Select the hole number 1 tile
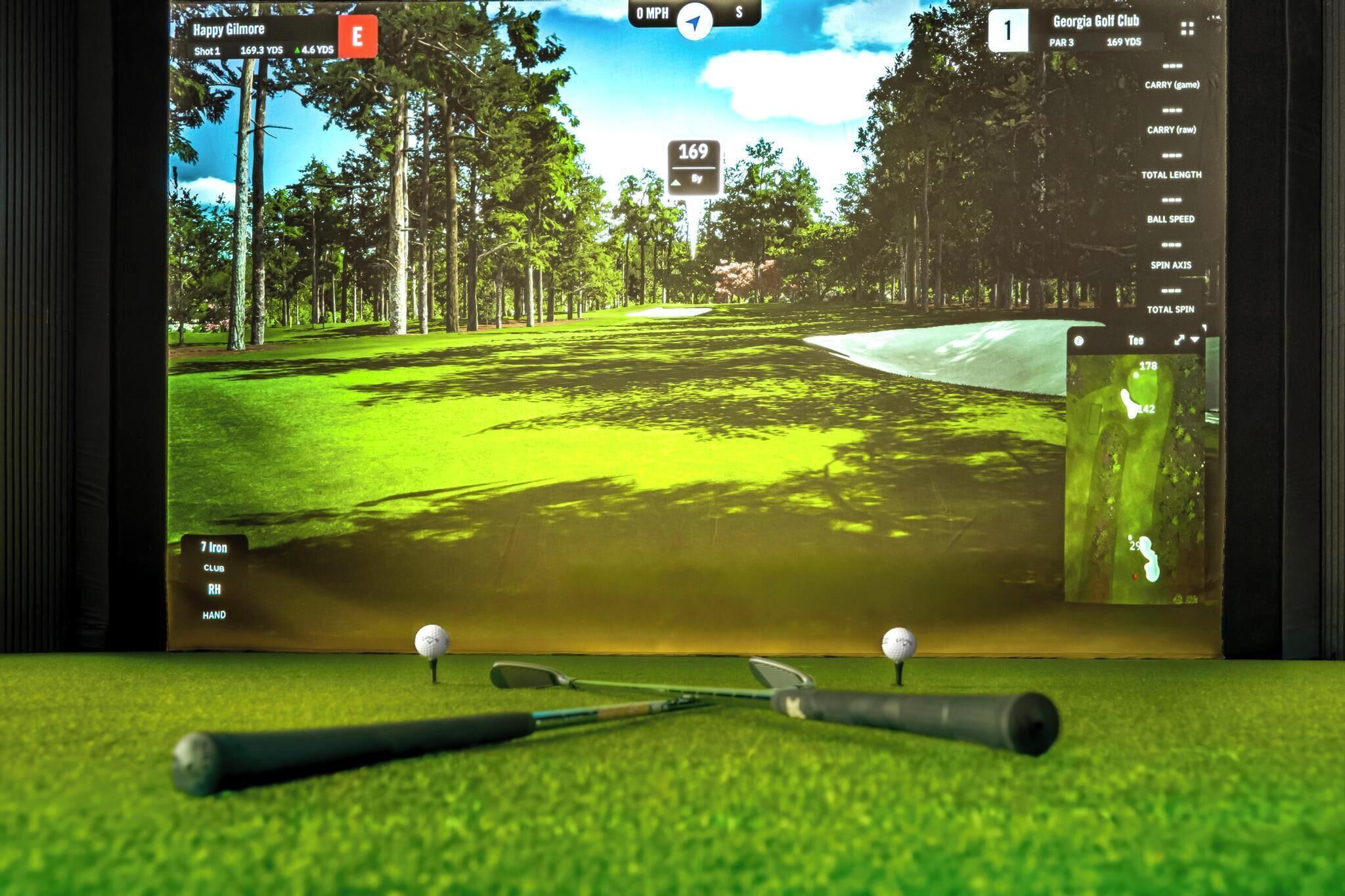Screen dimensions: 1345x896 pyautogui.click(x=1007, y=31)
